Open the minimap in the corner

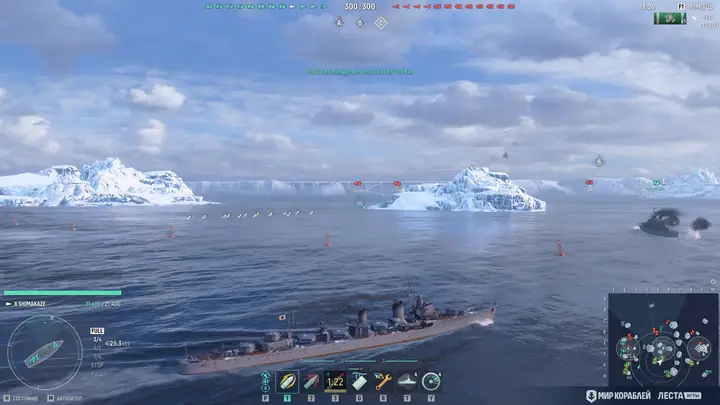[662, 340]
